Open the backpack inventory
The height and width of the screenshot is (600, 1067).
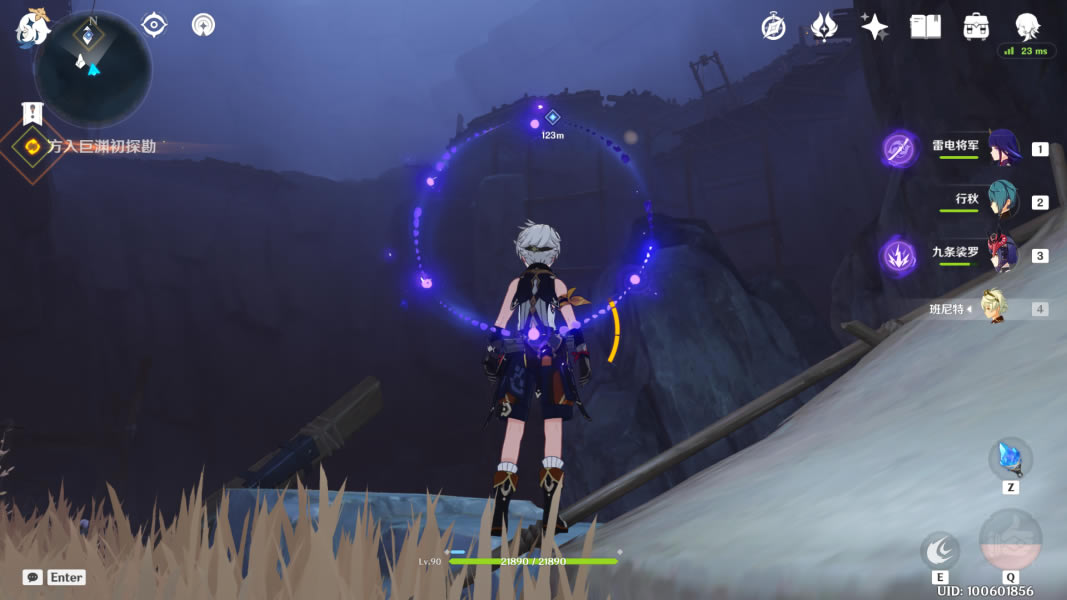click(x=976, y=27)
